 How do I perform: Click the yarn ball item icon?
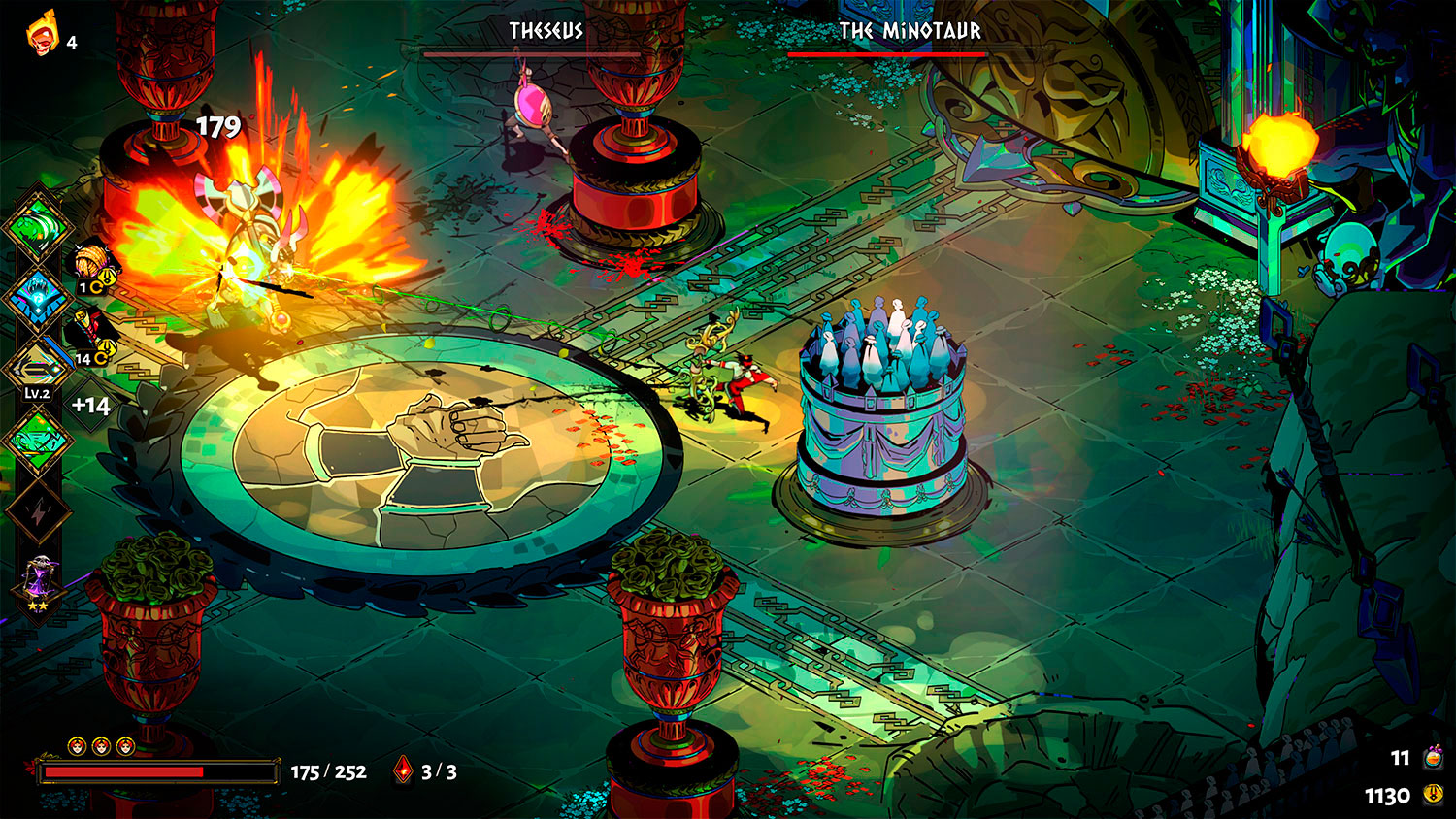[x=95, y=262]
